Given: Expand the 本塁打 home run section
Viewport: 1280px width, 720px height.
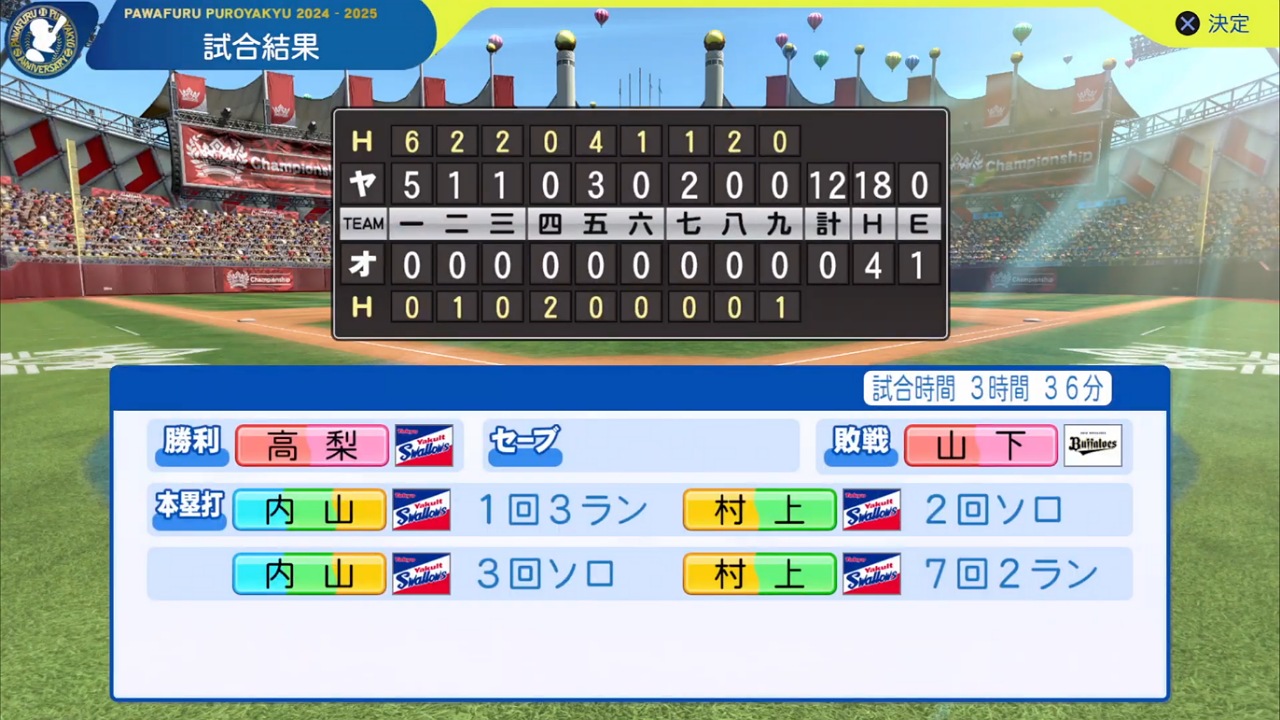Looking at the screenshot, I should [188, 509].
